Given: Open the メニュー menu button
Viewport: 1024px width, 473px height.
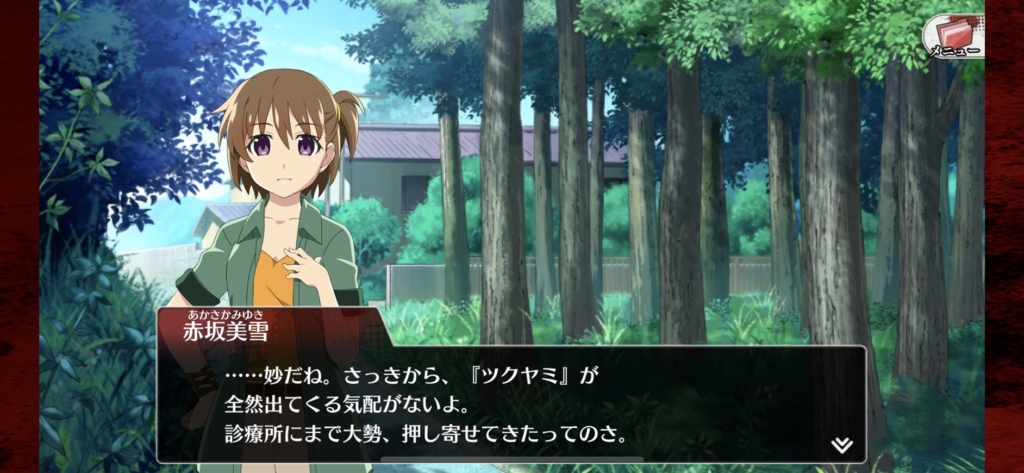Looking at the screenshot, I should (951, 36).
